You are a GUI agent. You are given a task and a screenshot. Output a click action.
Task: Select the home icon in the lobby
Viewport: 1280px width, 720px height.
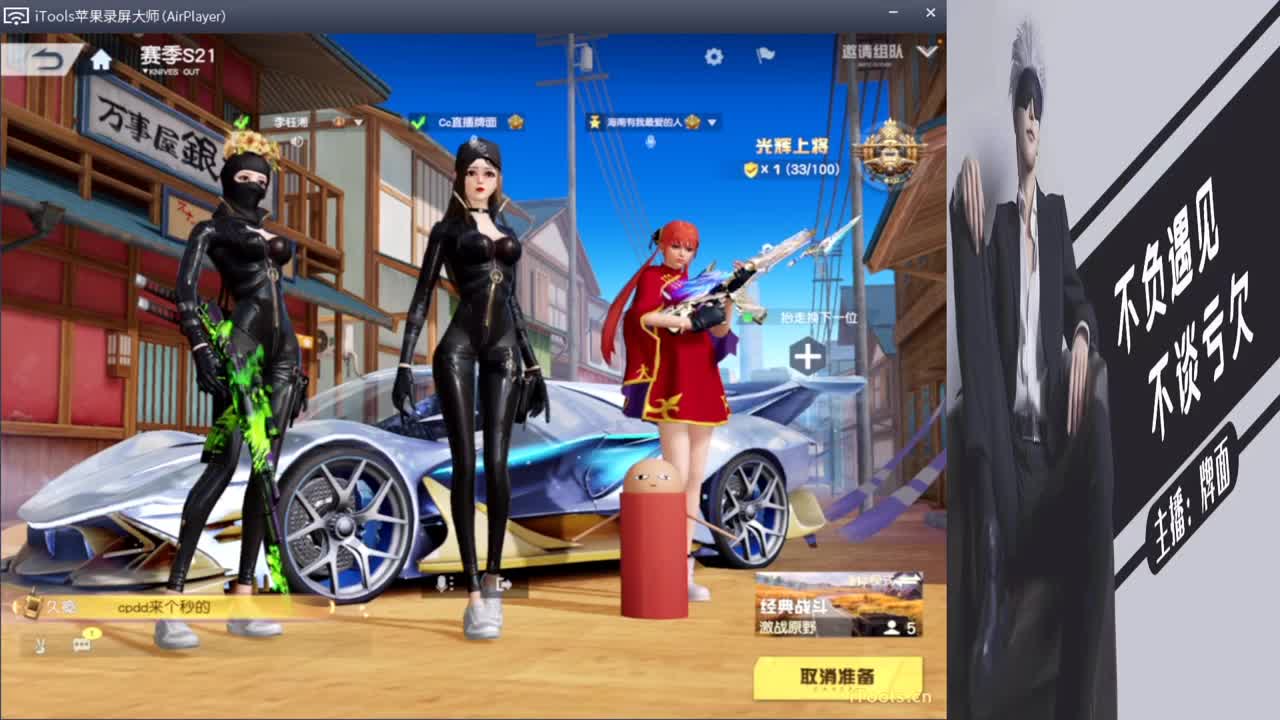pyautogui.click(x=98, y=59)
